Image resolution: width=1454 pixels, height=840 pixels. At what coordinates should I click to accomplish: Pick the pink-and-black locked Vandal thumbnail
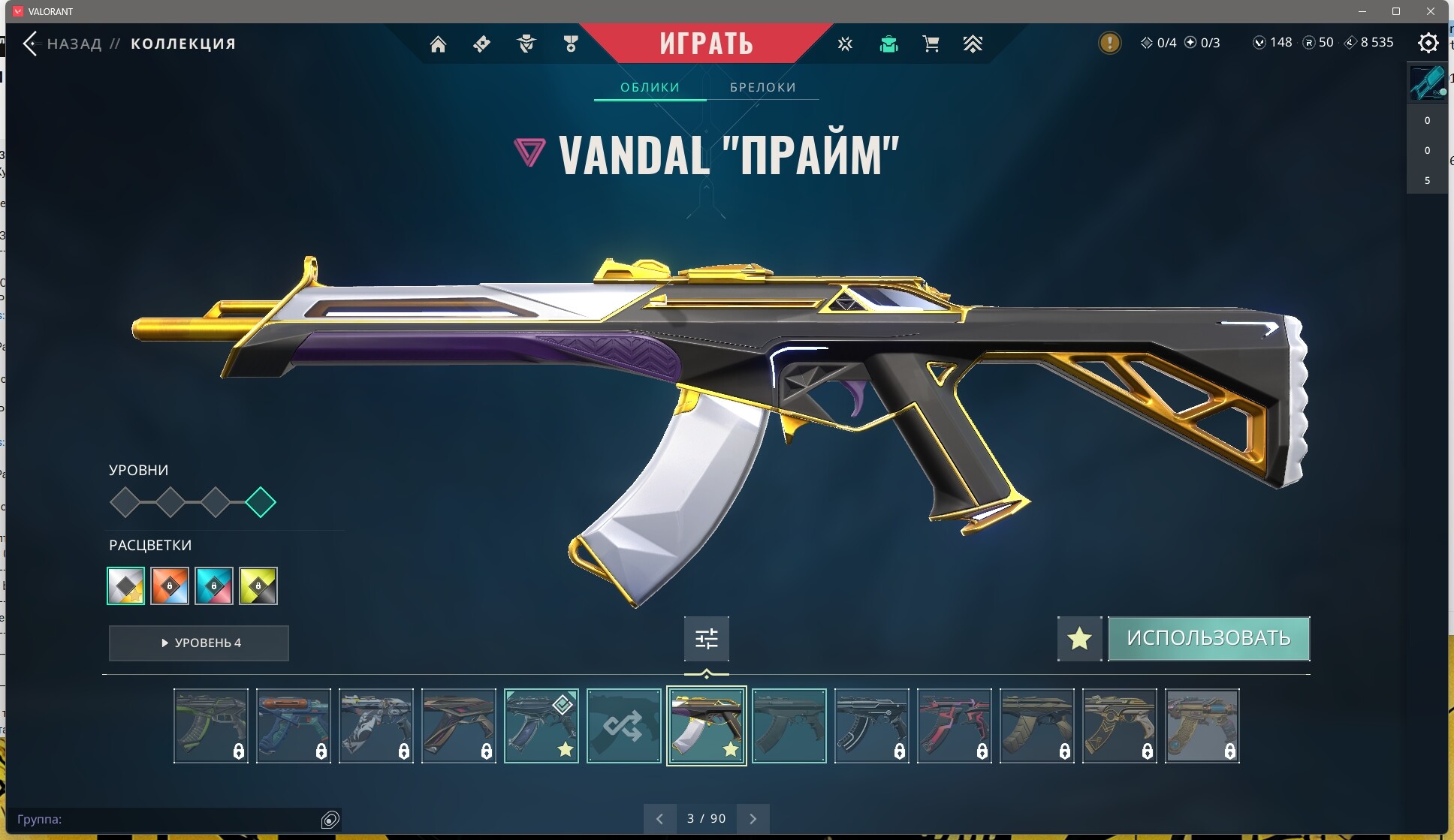954,726
